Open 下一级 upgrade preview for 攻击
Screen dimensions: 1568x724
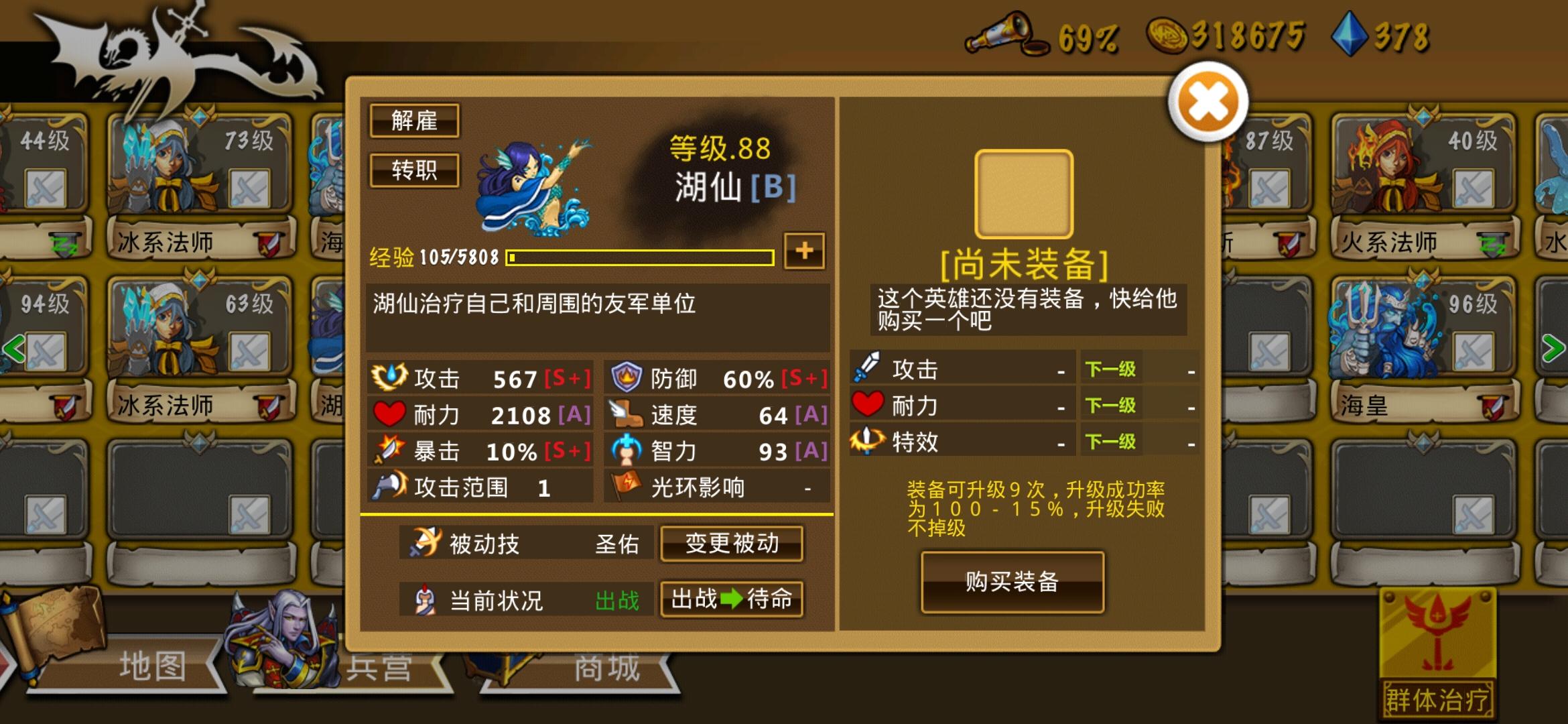[1109, 369]
